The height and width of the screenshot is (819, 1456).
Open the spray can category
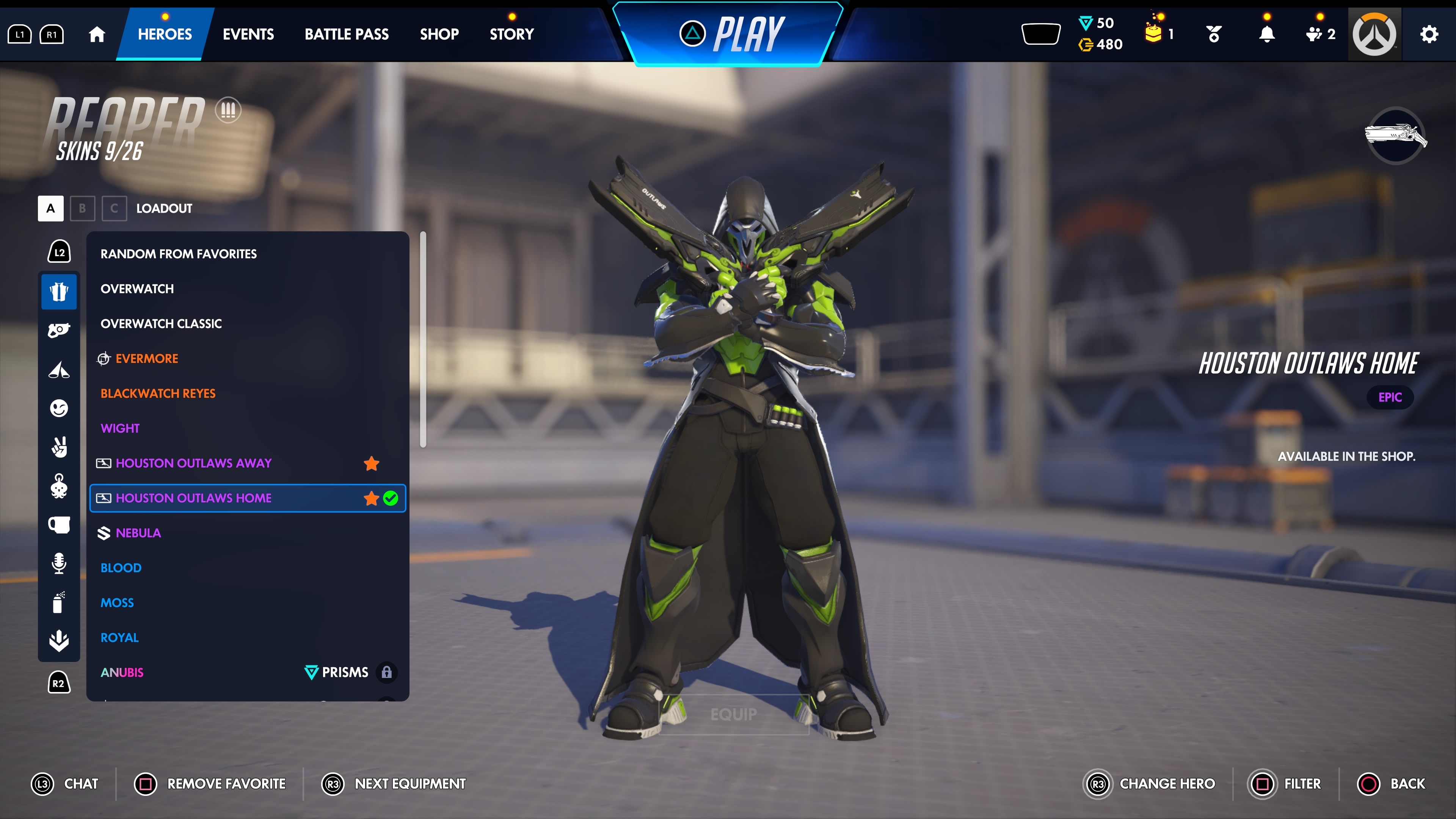tap(59, 602)
